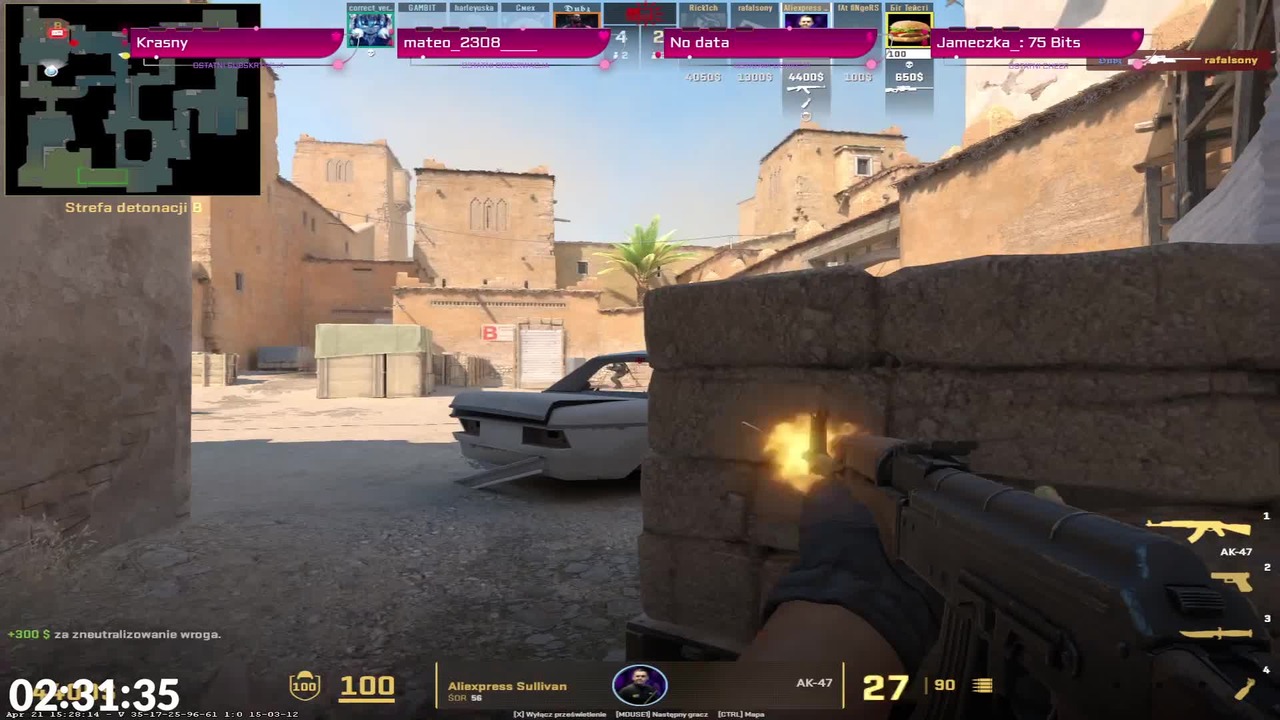The width and height of the screenshot is (1280, 720).
Task: Spectate the Dubi player tile
Action: pyautogui.click(x=576, y=18)
